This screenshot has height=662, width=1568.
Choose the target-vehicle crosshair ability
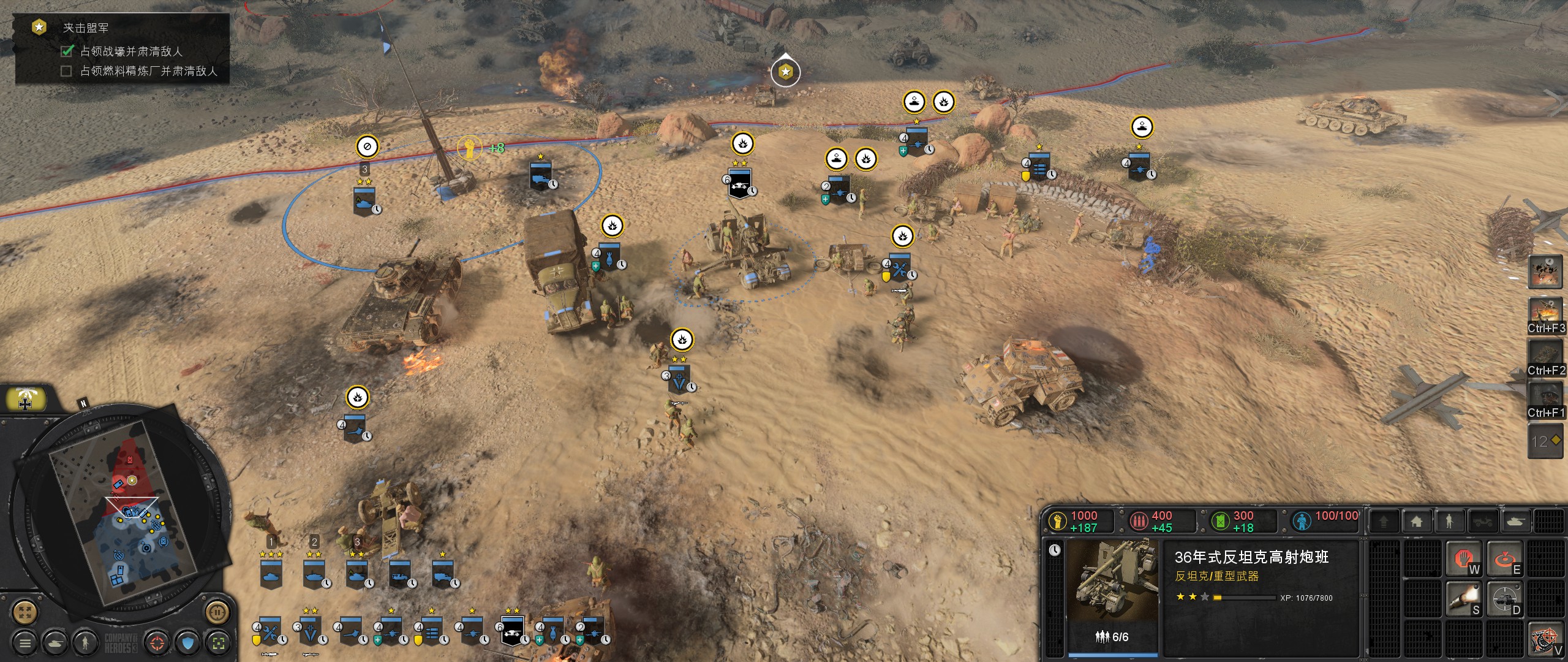pyautogui.click(x=1505, y=599)
